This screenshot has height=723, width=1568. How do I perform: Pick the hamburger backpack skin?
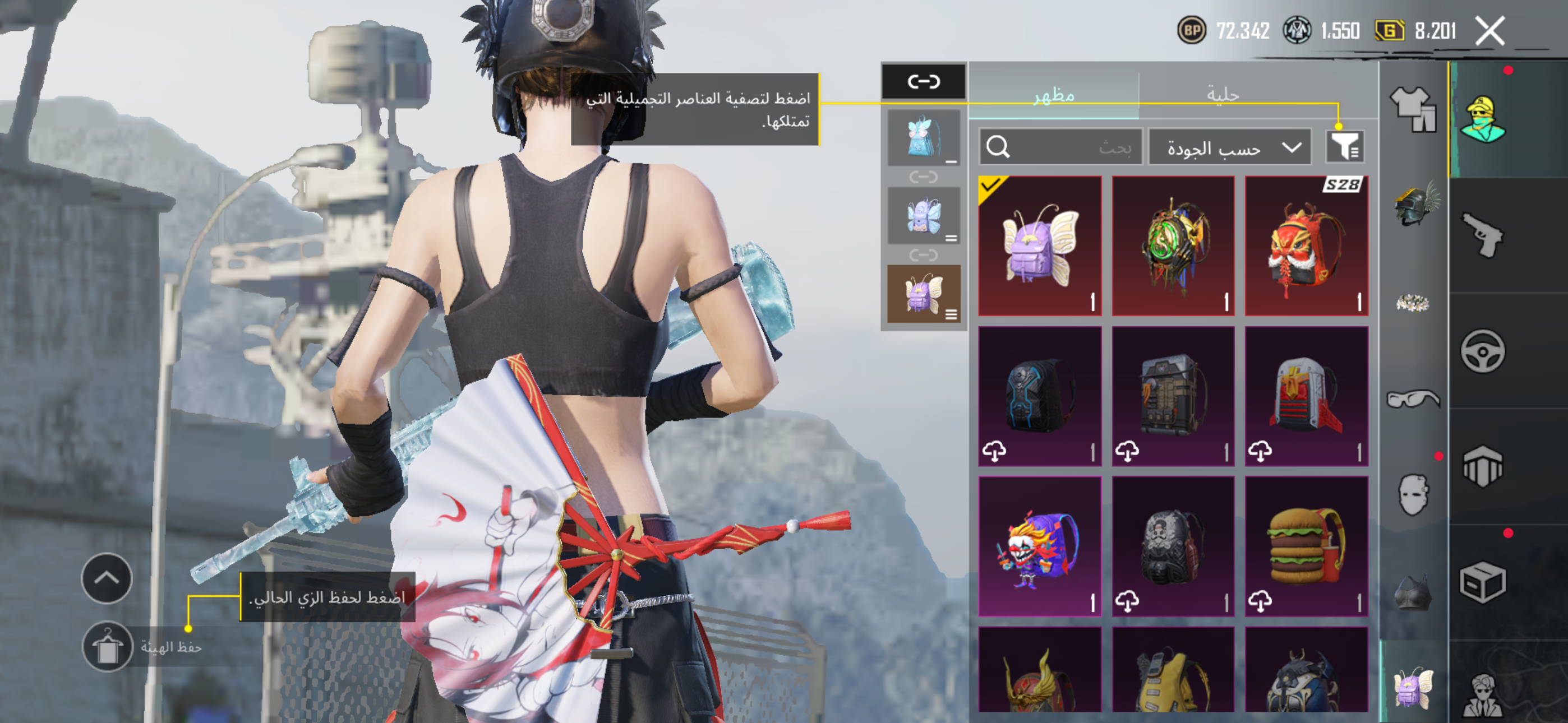[x=1306, y=546]
